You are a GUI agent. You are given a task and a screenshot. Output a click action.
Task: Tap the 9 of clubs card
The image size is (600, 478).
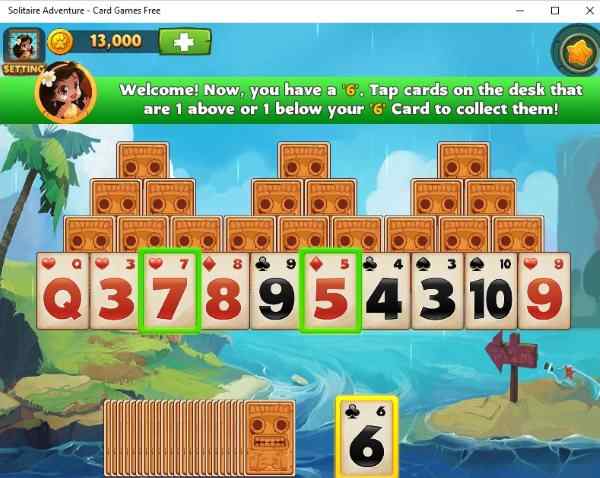(276, 292)
